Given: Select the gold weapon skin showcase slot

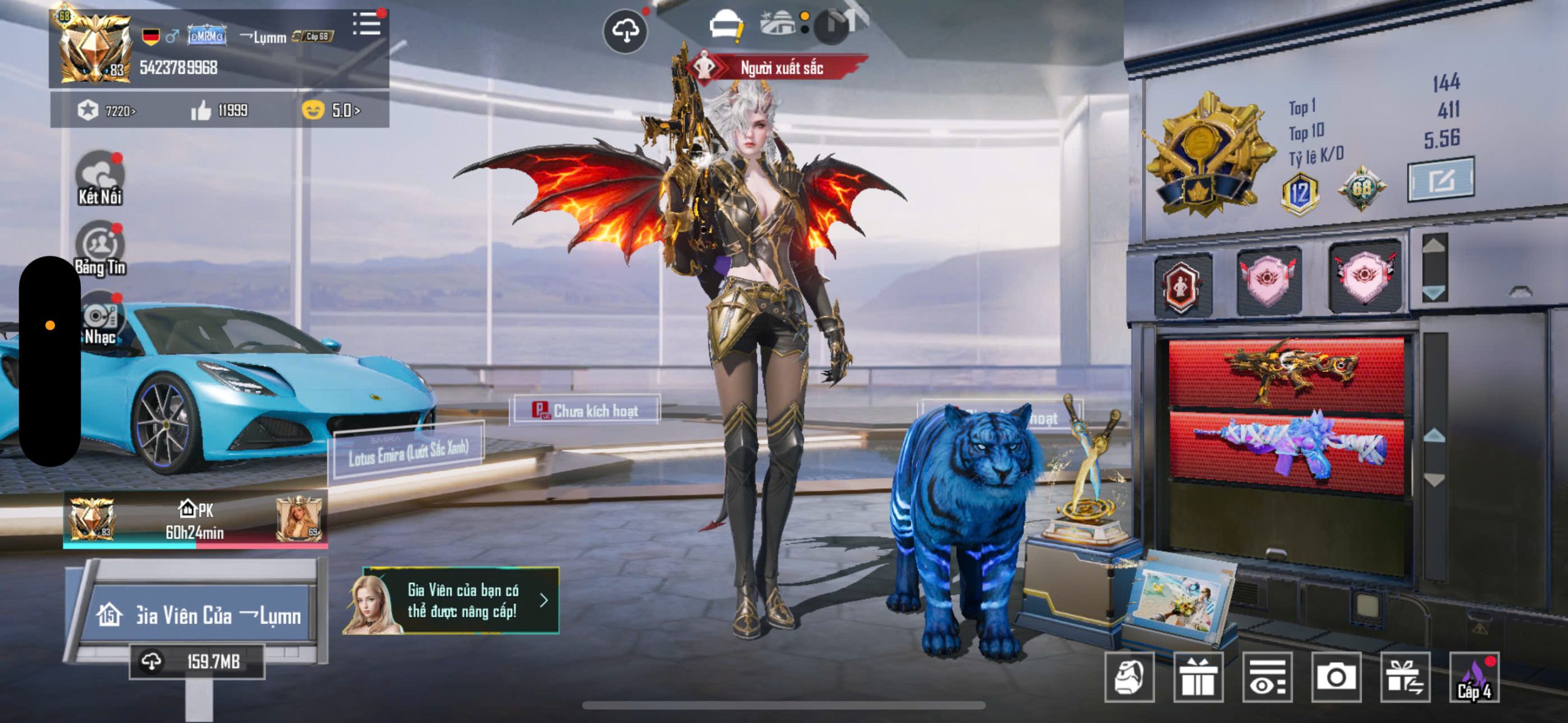Looking at the screenshot, I should [1286, 372].
